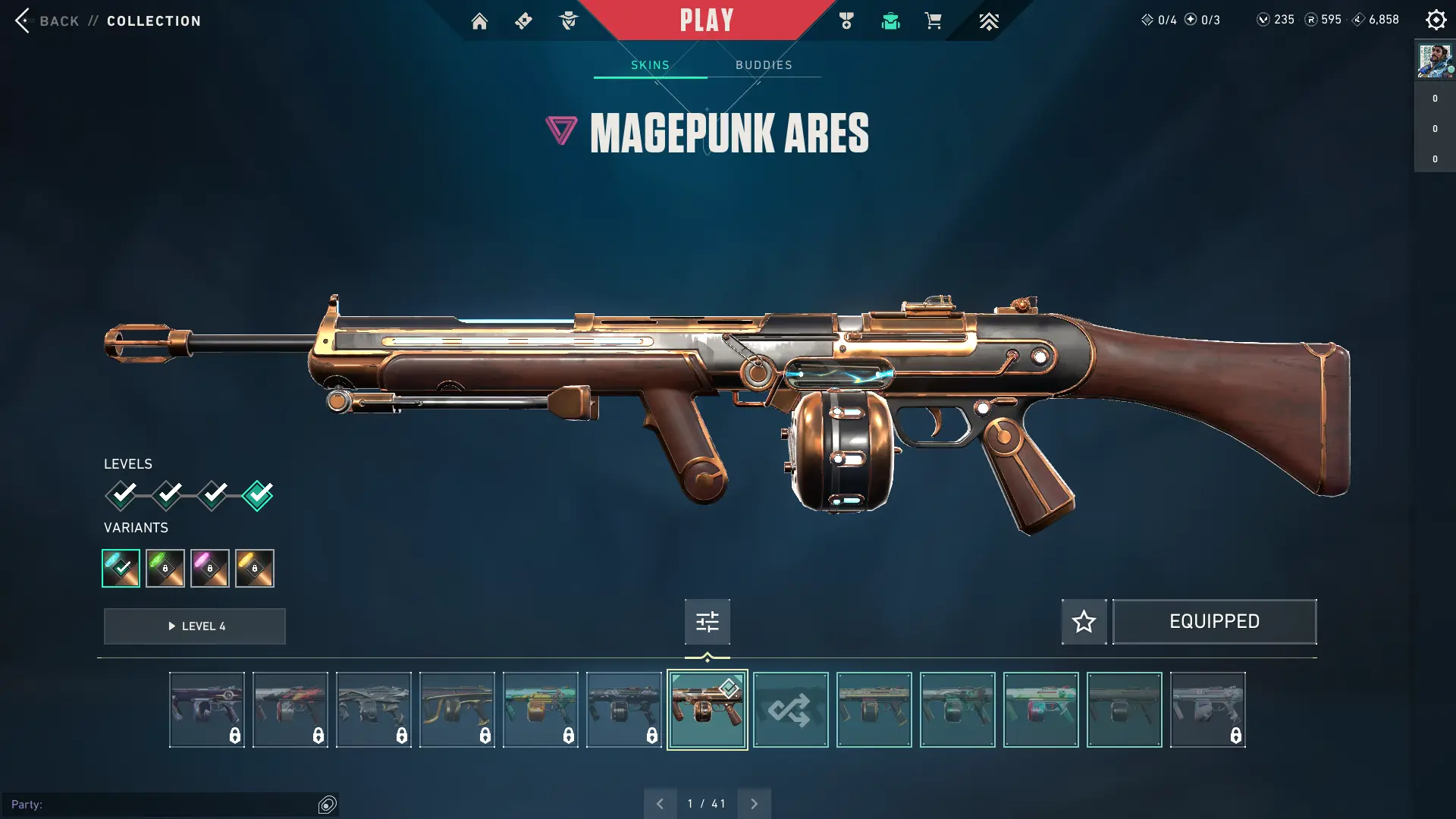1456x819 pixels.
Task: Choose the yellow locked variant
Action: tap(255, 568)
